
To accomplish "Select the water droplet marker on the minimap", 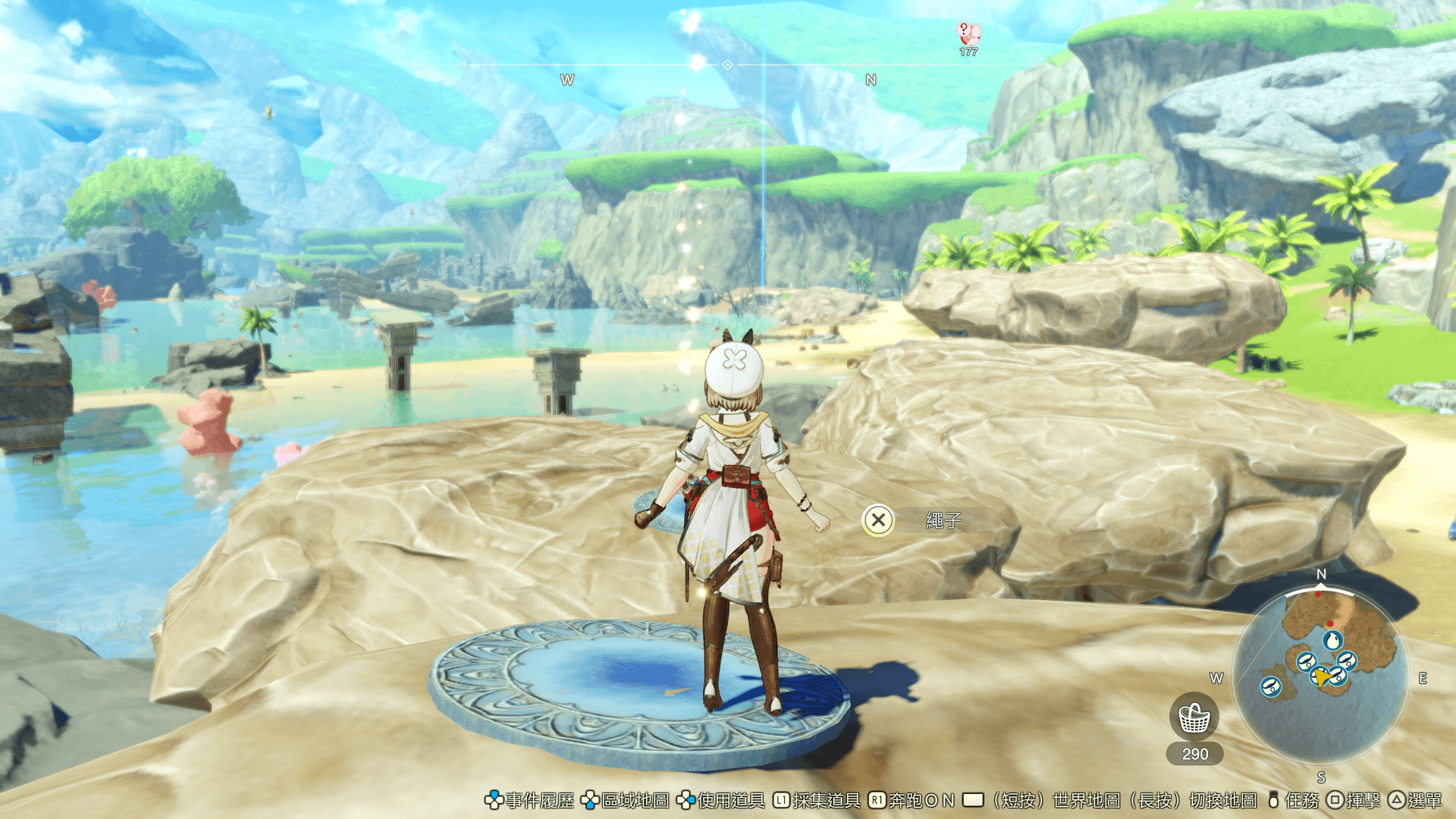I will pos(1332,641).
